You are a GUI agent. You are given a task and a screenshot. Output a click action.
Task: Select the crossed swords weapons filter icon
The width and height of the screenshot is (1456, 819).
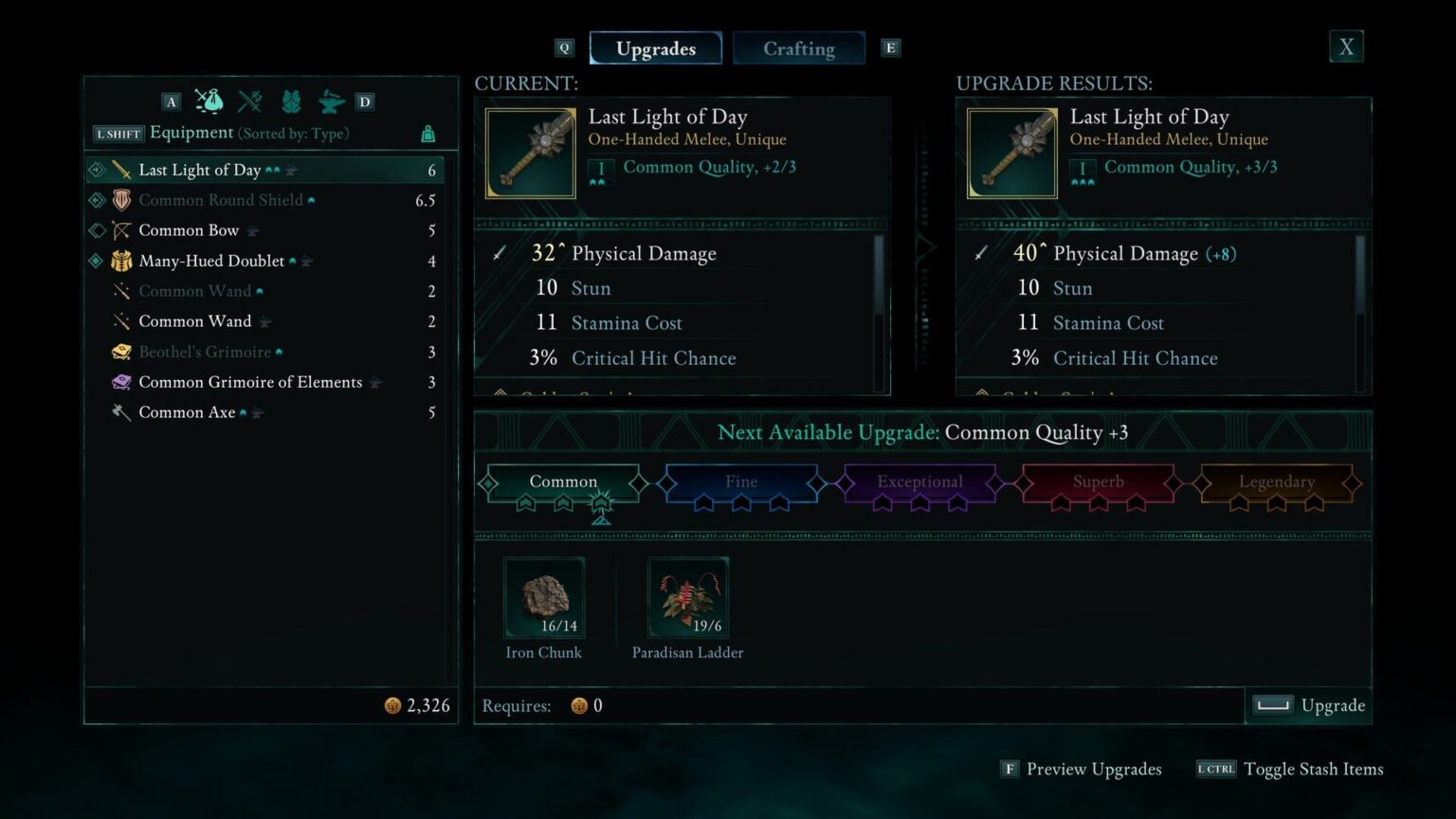coord(249,100)
